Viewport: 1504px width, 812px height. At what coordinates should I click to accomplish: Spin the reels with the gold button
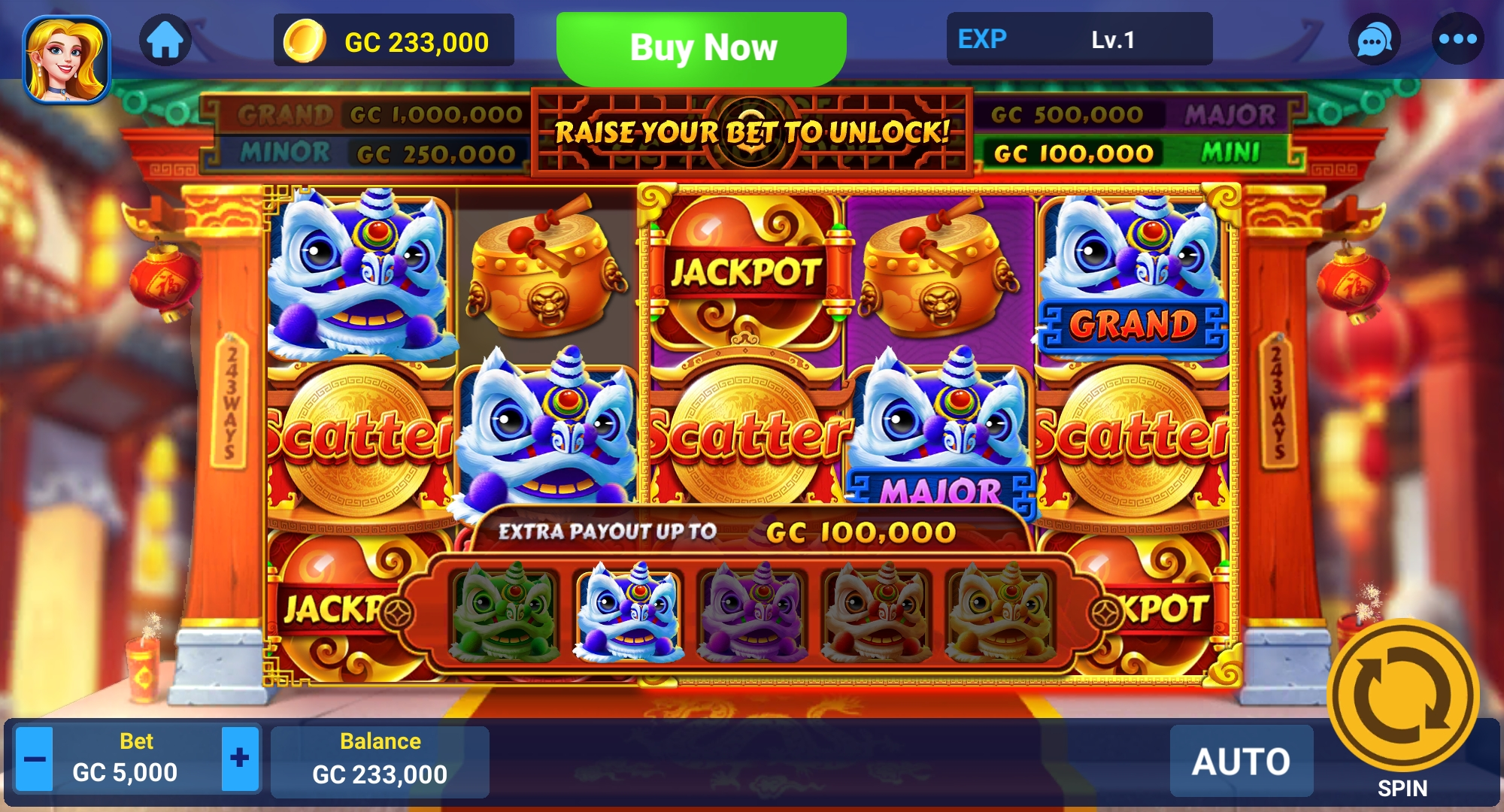pos(1402,695)
